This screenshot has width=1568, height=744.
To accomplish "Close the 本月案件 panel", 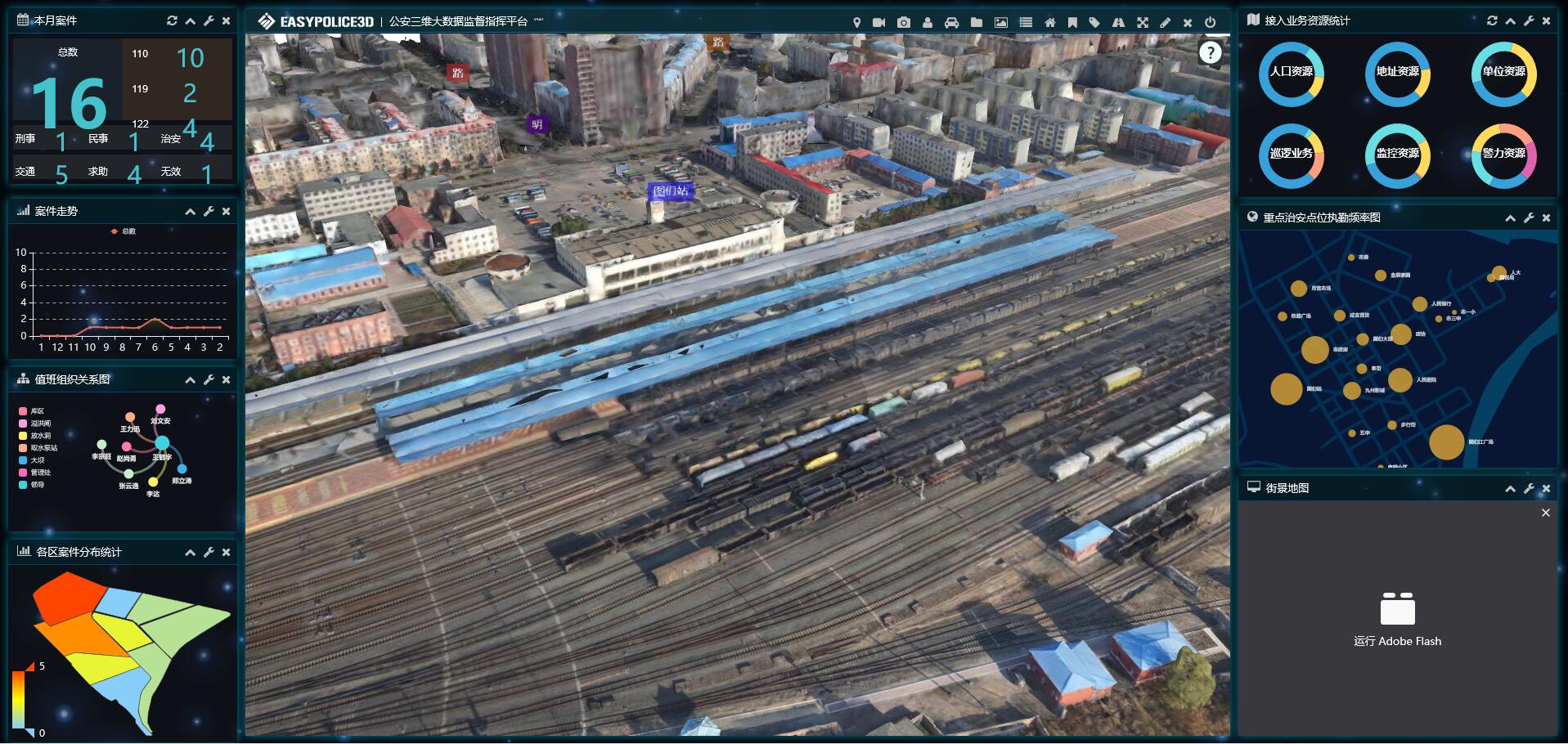I will point(227,21).
